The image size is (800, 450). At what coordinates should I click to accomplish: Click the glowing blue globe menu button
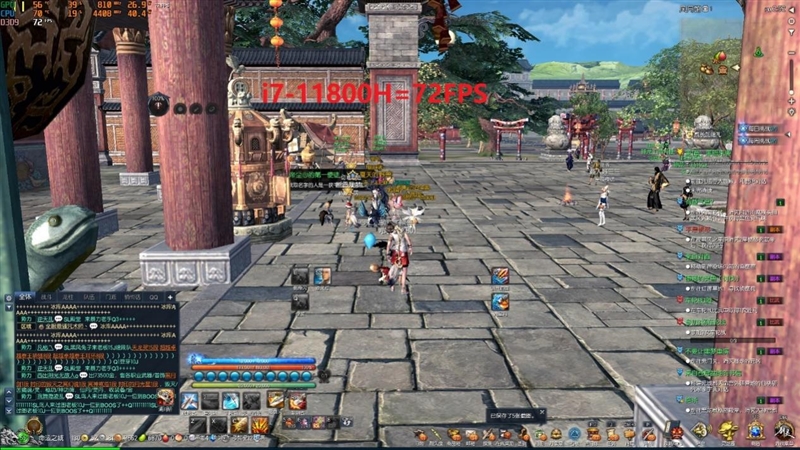click(755, 429)
